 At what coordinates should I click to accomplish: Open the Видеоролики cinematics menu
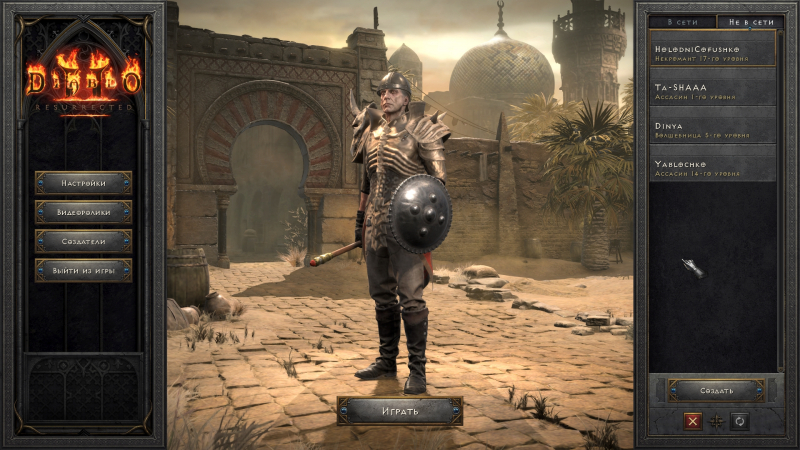point(84,212)
